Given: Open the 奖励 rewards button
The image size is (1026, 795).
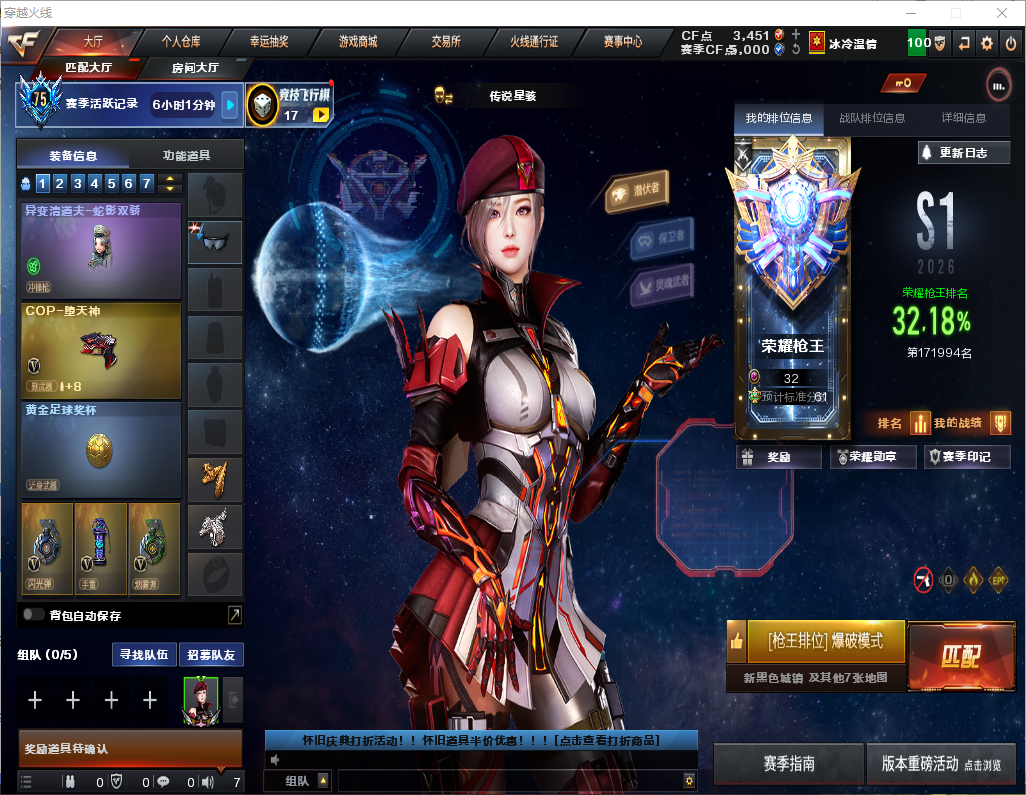Looking at the screenshot, I should coord(779,457).
